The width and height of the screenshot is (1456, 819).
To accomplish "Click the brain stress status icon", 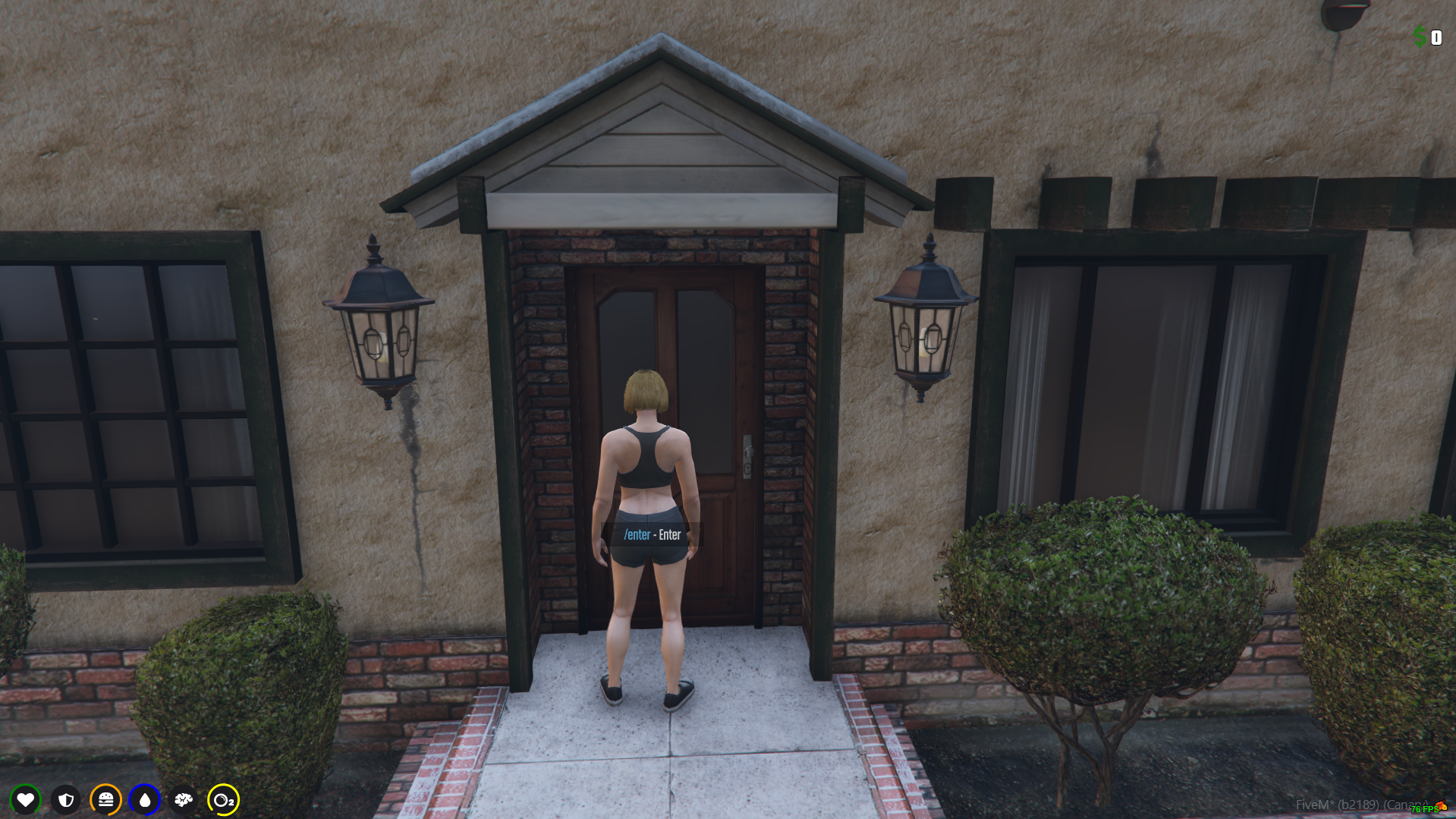I will coord(184,799).
